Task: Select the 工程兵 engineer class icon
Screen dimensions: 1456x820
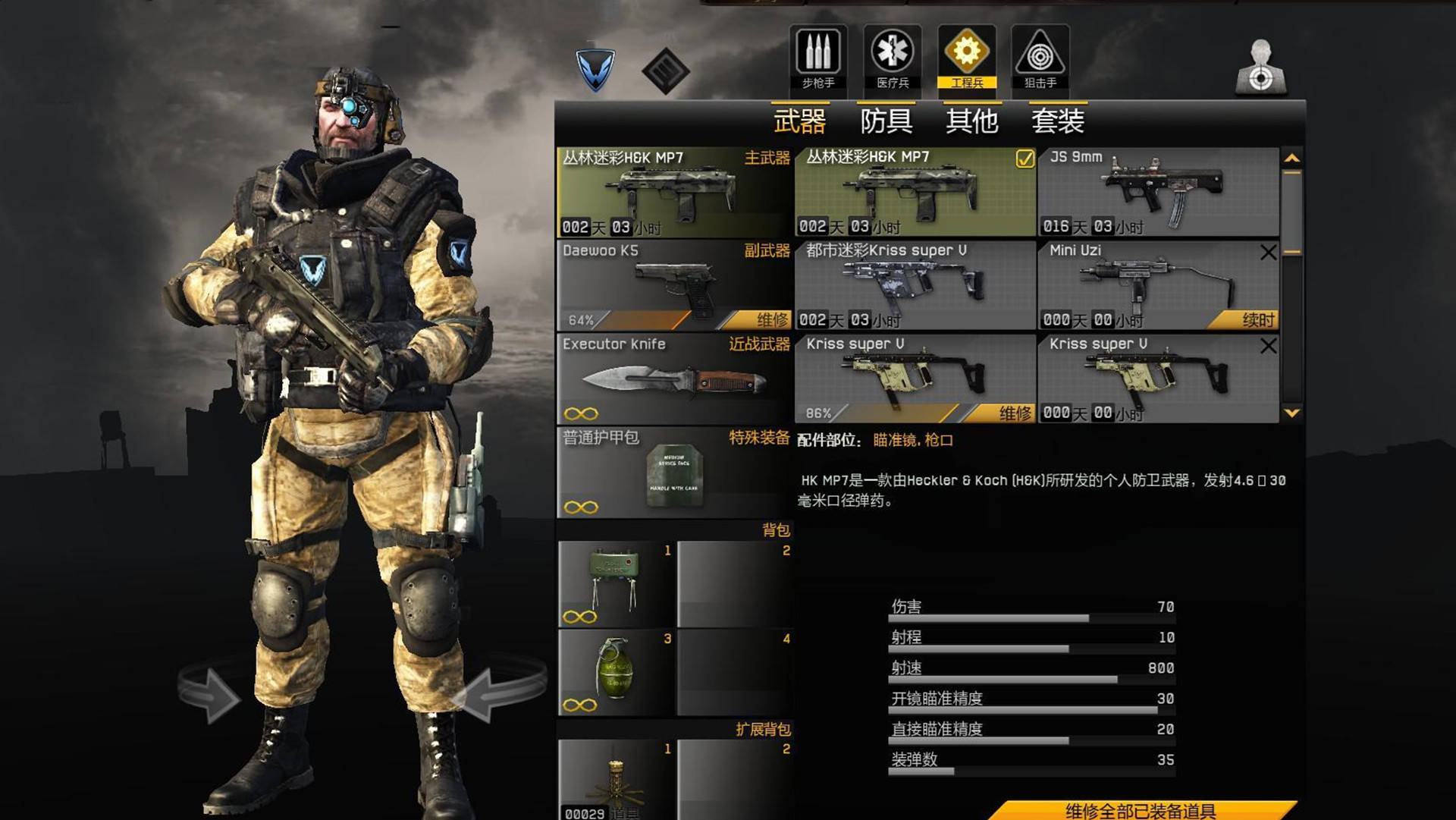Action: (966, 58)
